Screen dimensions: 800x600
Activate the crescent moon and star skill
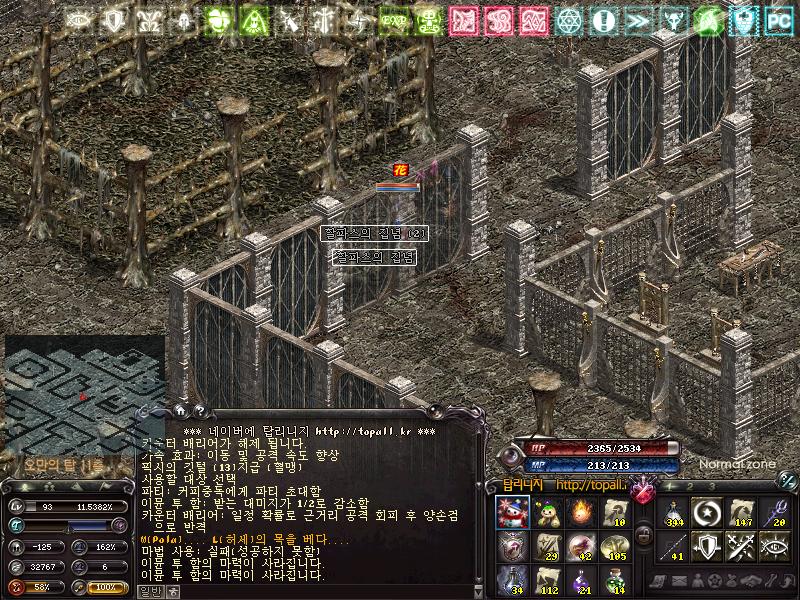[x=708, y=512]
